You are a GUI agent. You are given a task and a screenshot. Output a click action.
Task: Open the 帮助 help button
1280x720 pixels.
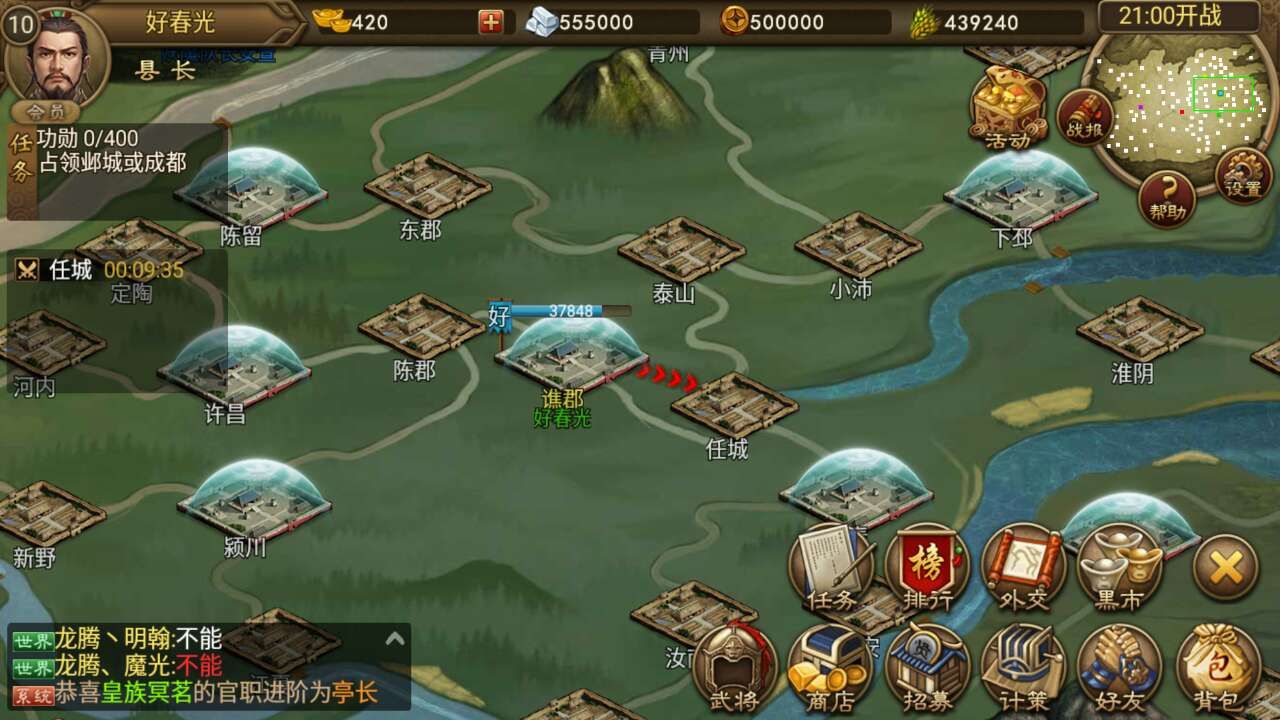(x=1166, y=198)
